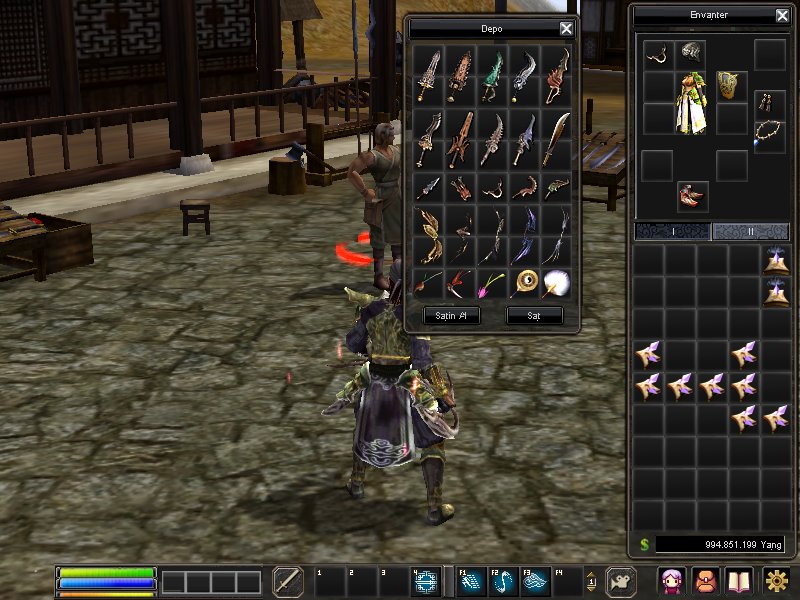Select the equipped necklace
This screenshot has height=600, width=800.
769,133
